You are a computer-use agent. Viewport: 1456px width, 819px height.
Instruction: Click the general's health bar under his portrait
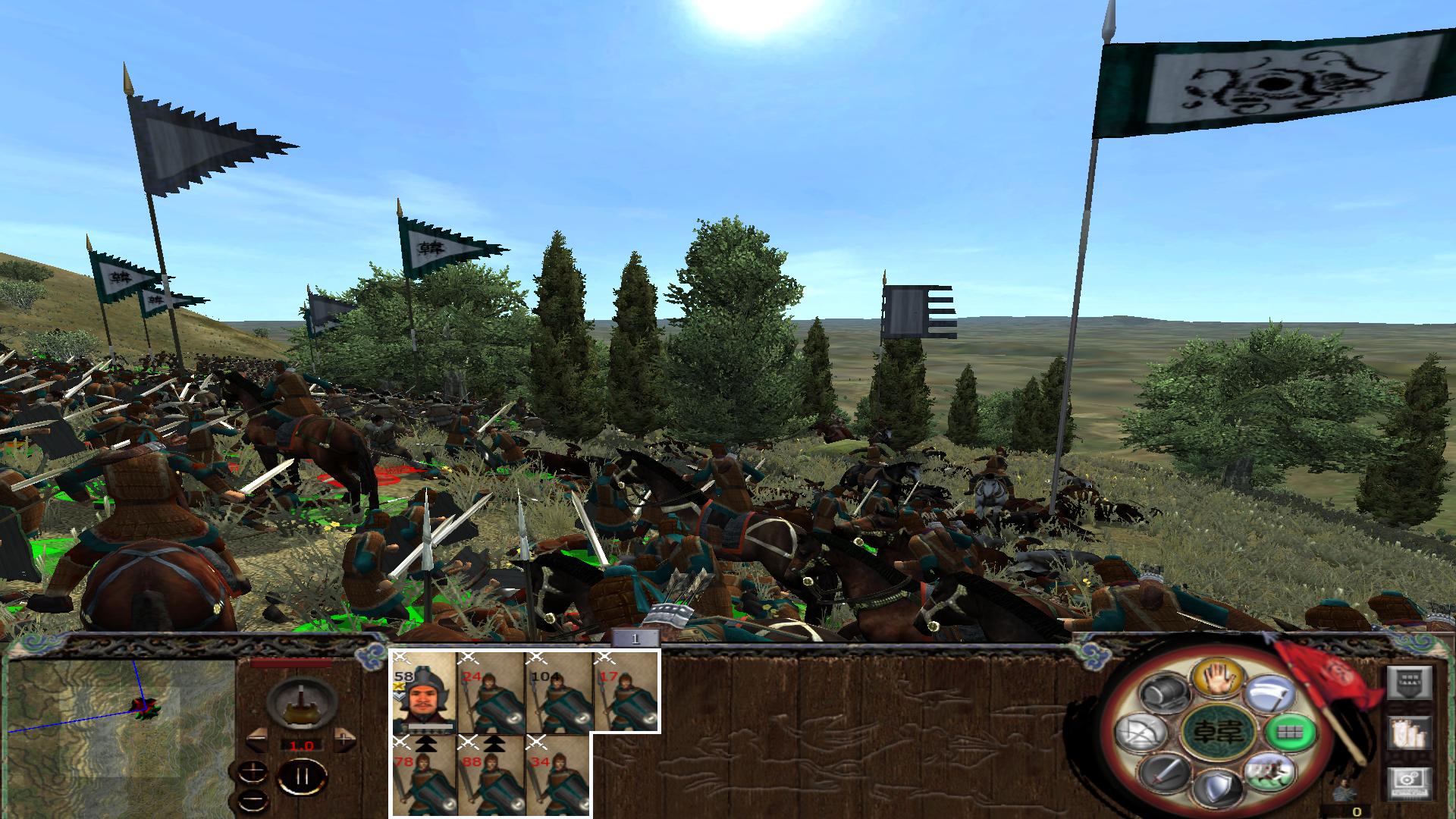tap(429, 726)
